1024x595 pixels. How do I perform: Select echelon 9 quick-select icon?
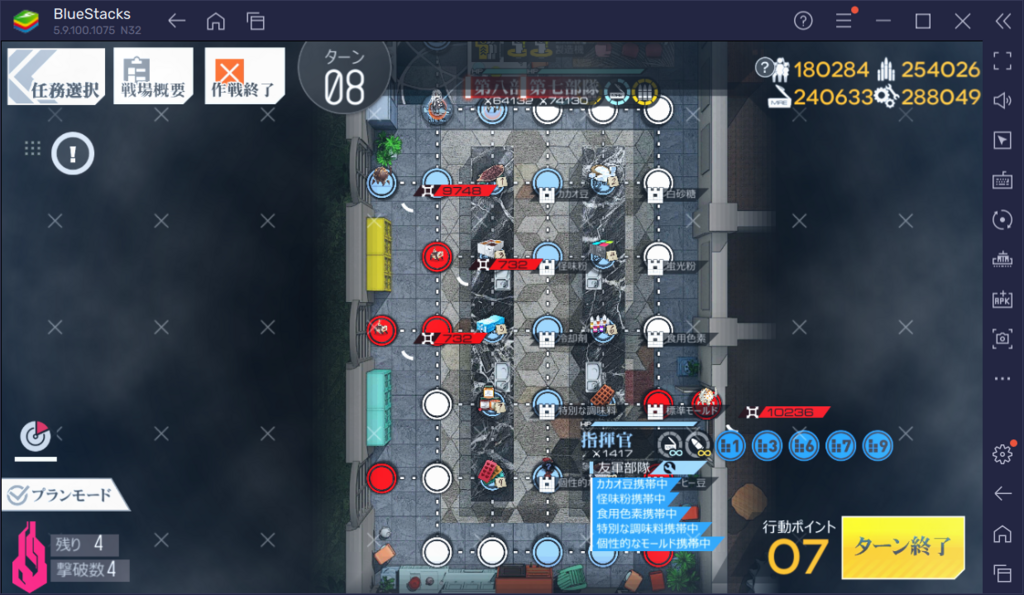coord(877,446)
